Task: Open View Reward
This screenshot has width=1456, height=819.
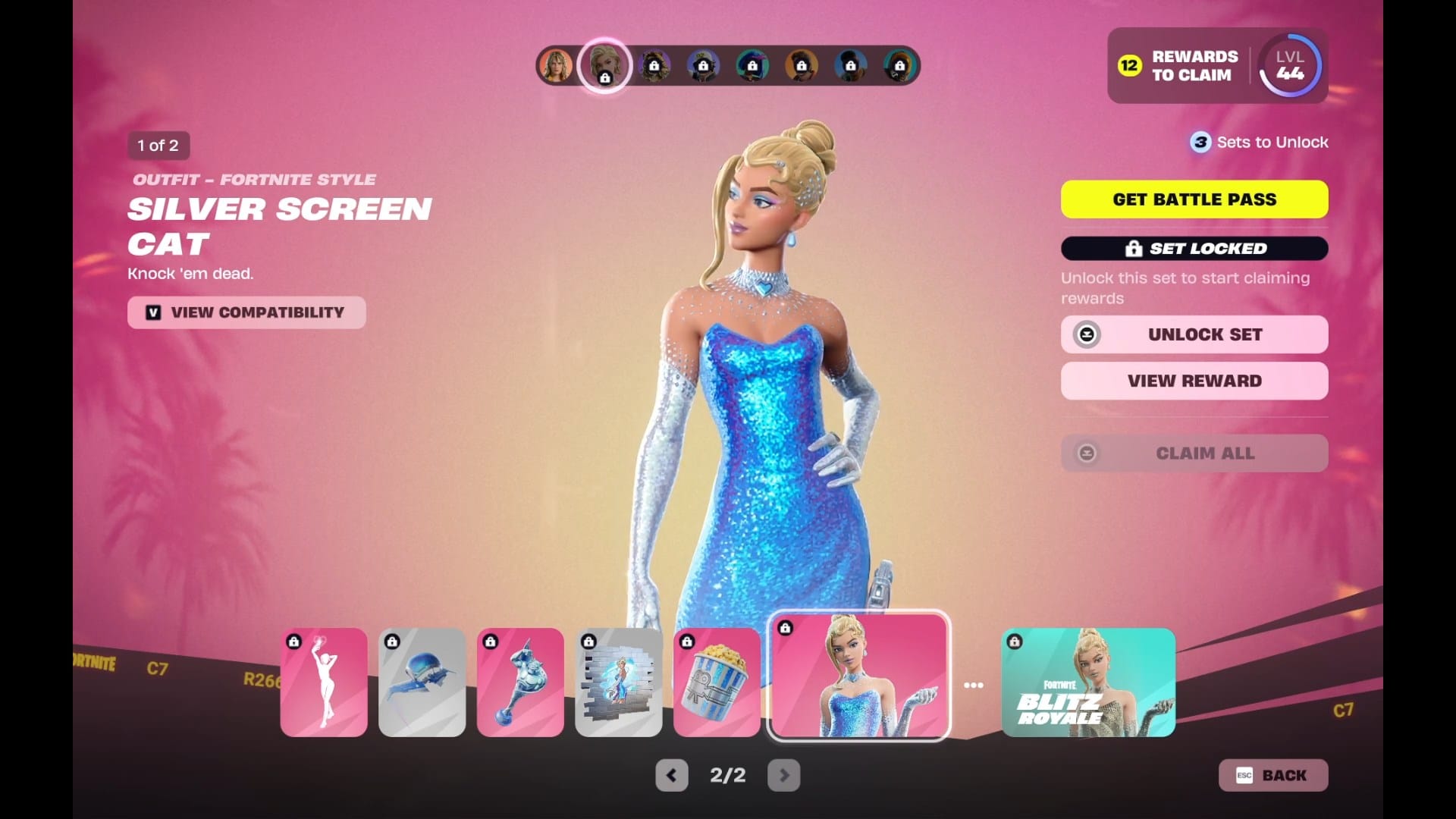Action: point(1194,381)
